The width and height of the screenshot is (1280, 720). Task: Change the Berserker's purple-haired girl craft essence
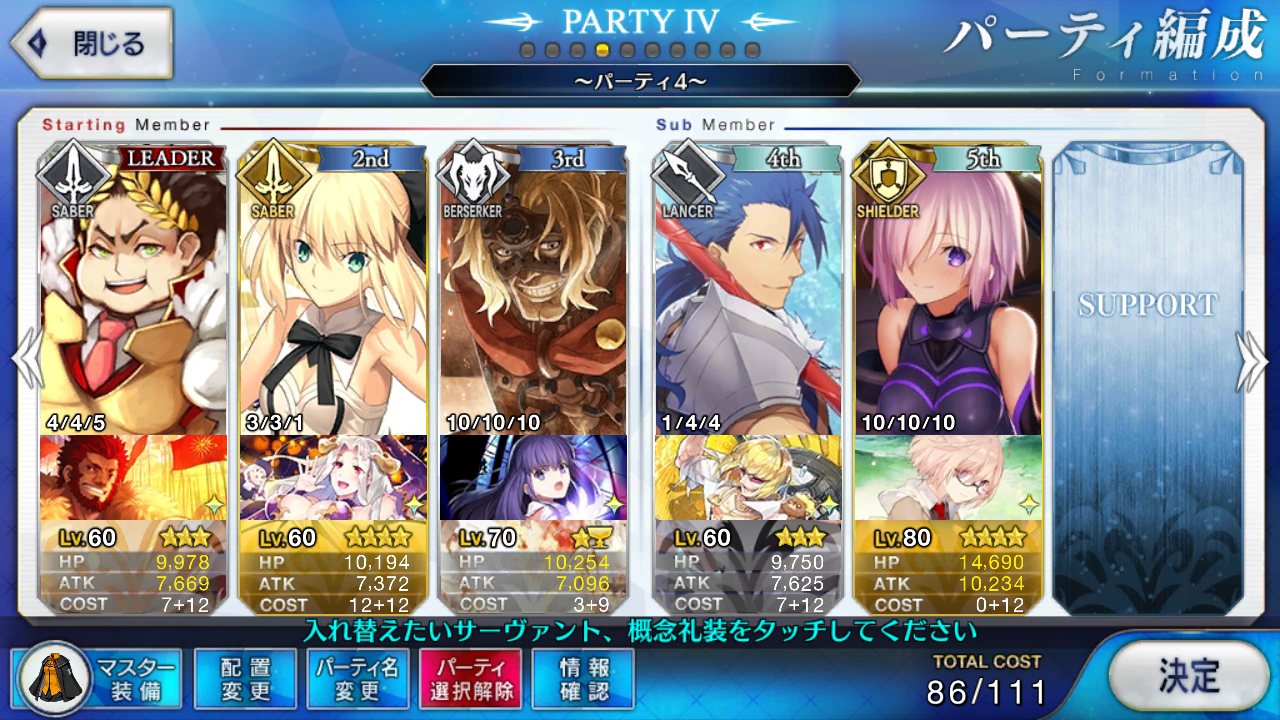[533, 478]
